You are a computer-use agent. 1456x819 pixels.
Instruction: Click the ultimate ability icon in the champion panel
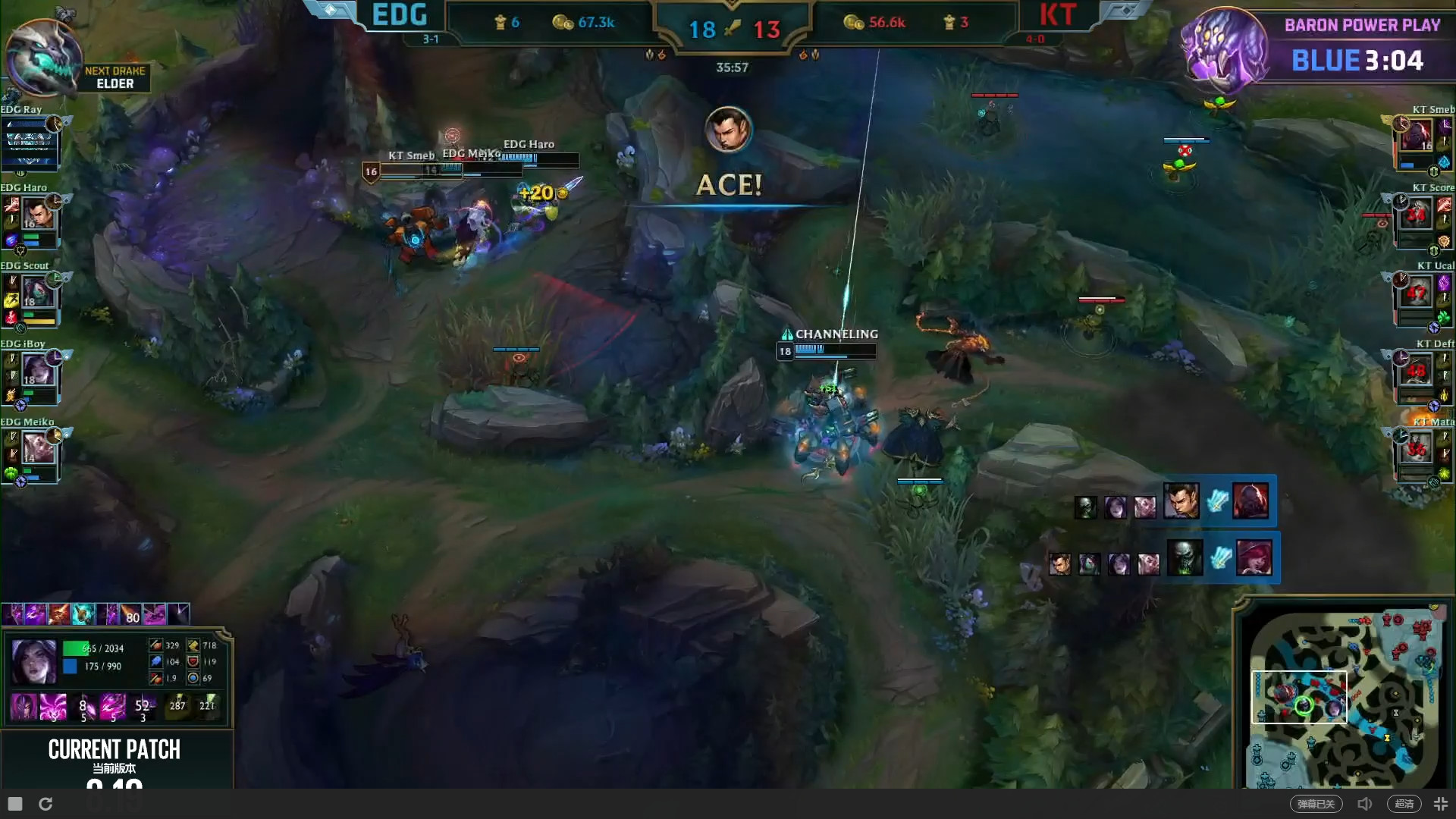[x=143, y=706]
